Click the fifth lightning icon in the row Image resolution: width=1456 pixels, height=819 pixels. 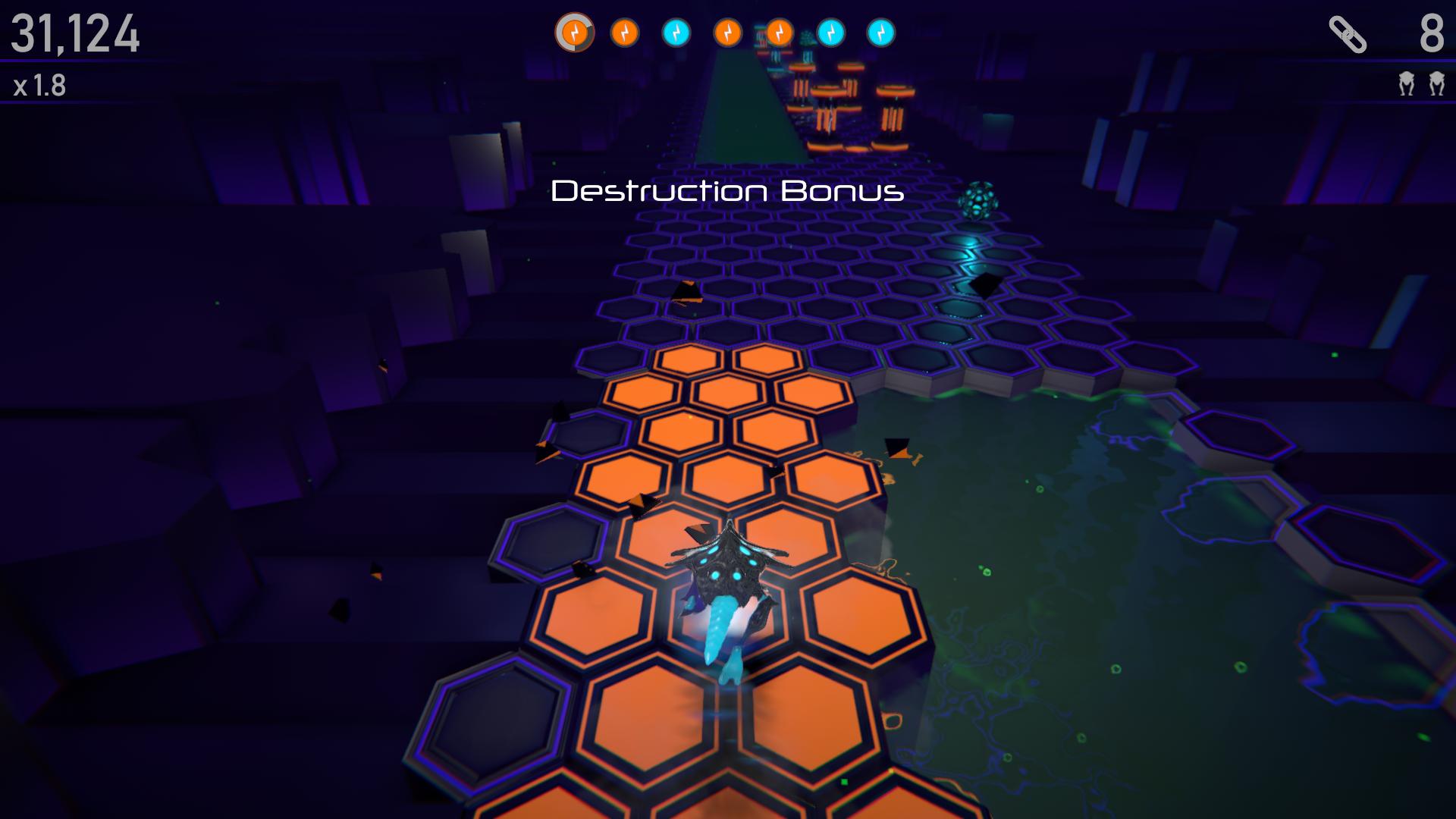(779, 33)
